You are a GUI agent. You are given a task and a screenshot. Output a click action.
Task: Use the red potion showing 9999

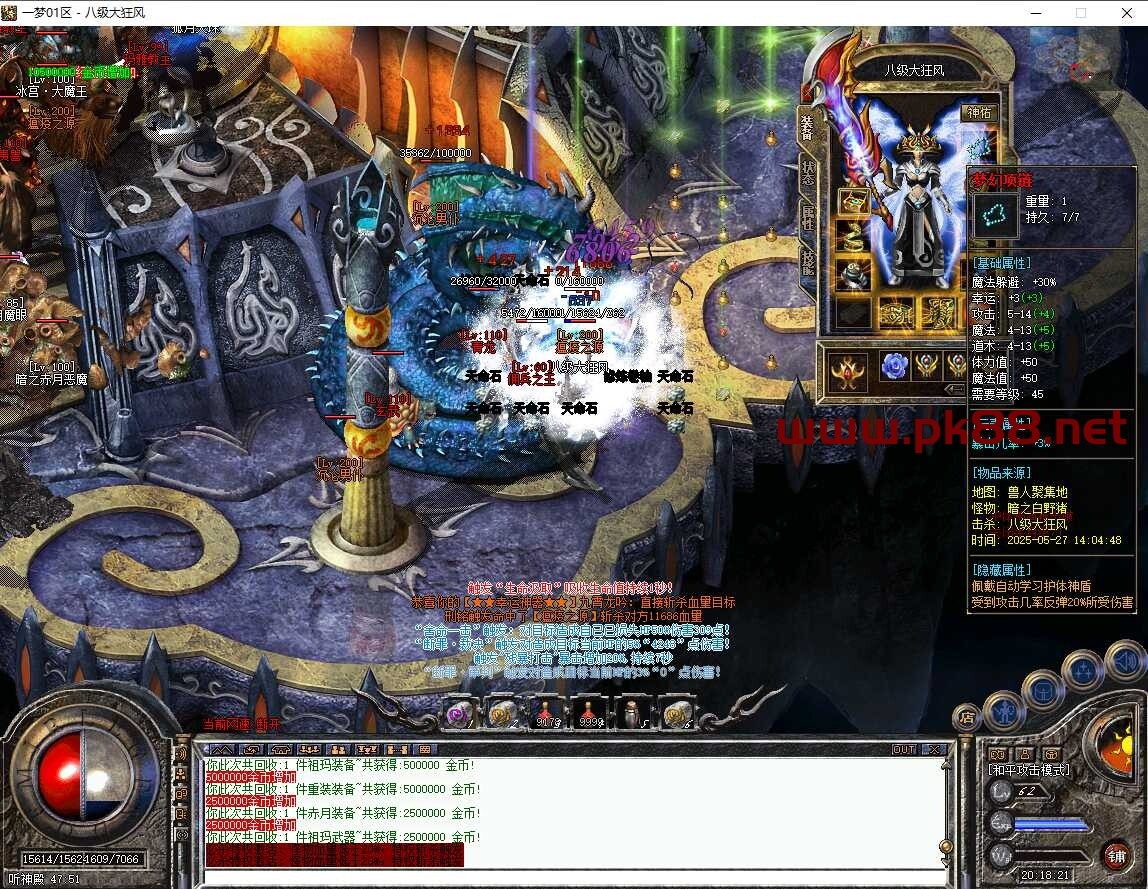click(591, 713)
